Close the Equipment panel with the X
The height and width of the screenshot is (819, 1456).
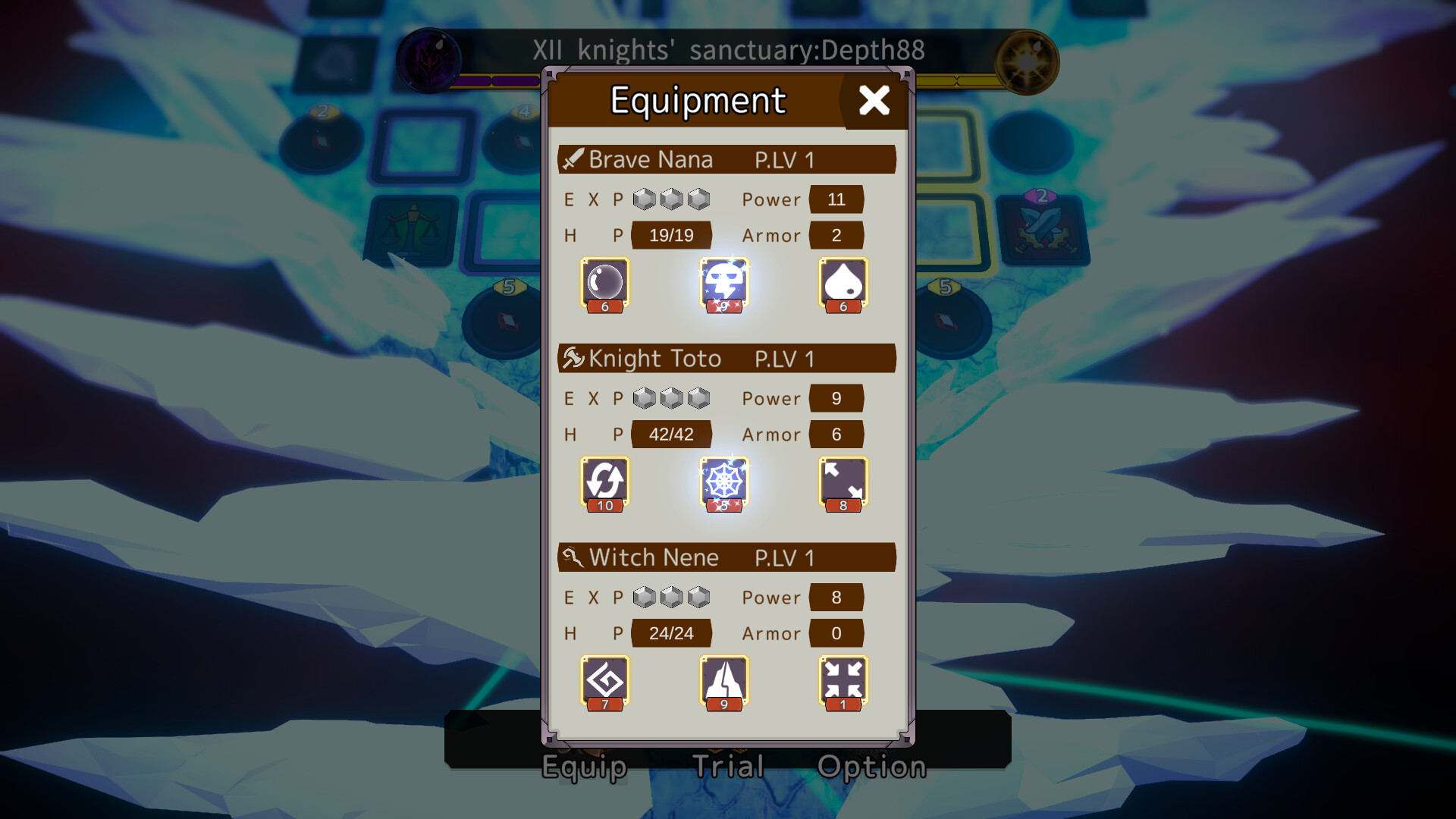coord(875,99)
